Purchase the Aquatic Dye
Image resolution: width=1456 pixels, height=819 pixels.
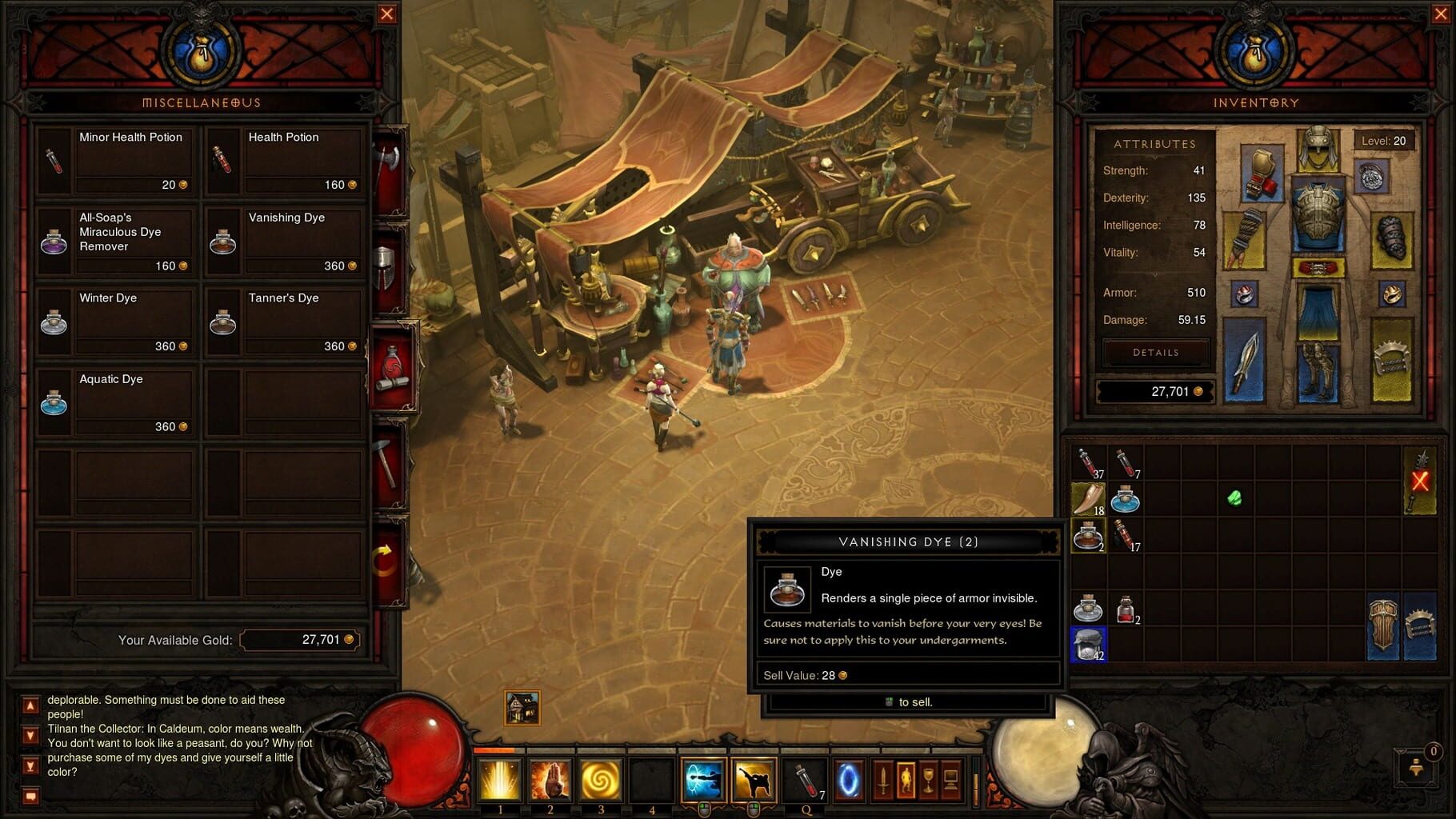point(116,400)
